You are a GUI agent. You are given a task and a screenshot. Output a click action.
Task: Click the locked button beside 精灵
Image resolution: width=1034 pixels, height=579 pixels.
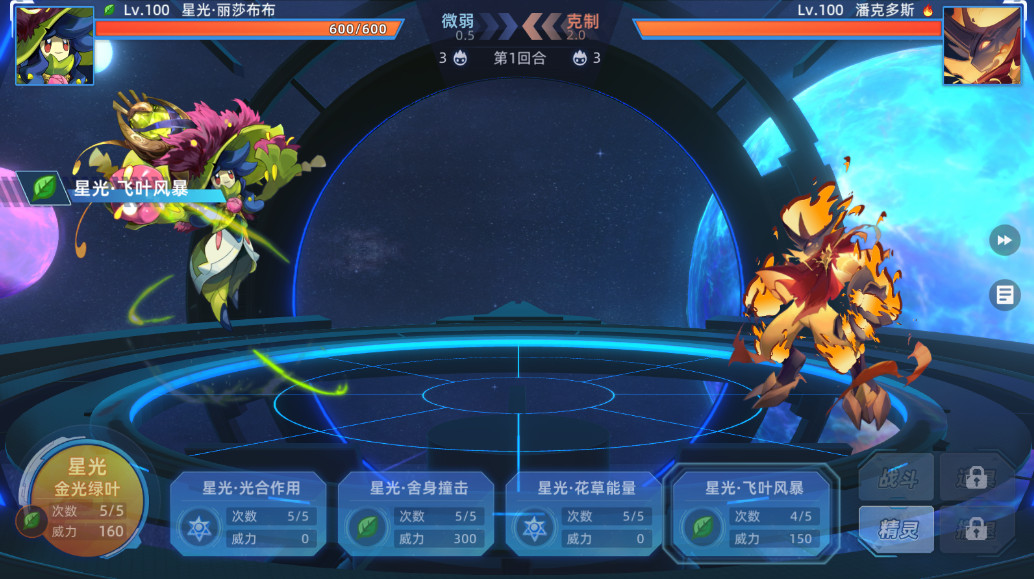[x=976, y=529]
